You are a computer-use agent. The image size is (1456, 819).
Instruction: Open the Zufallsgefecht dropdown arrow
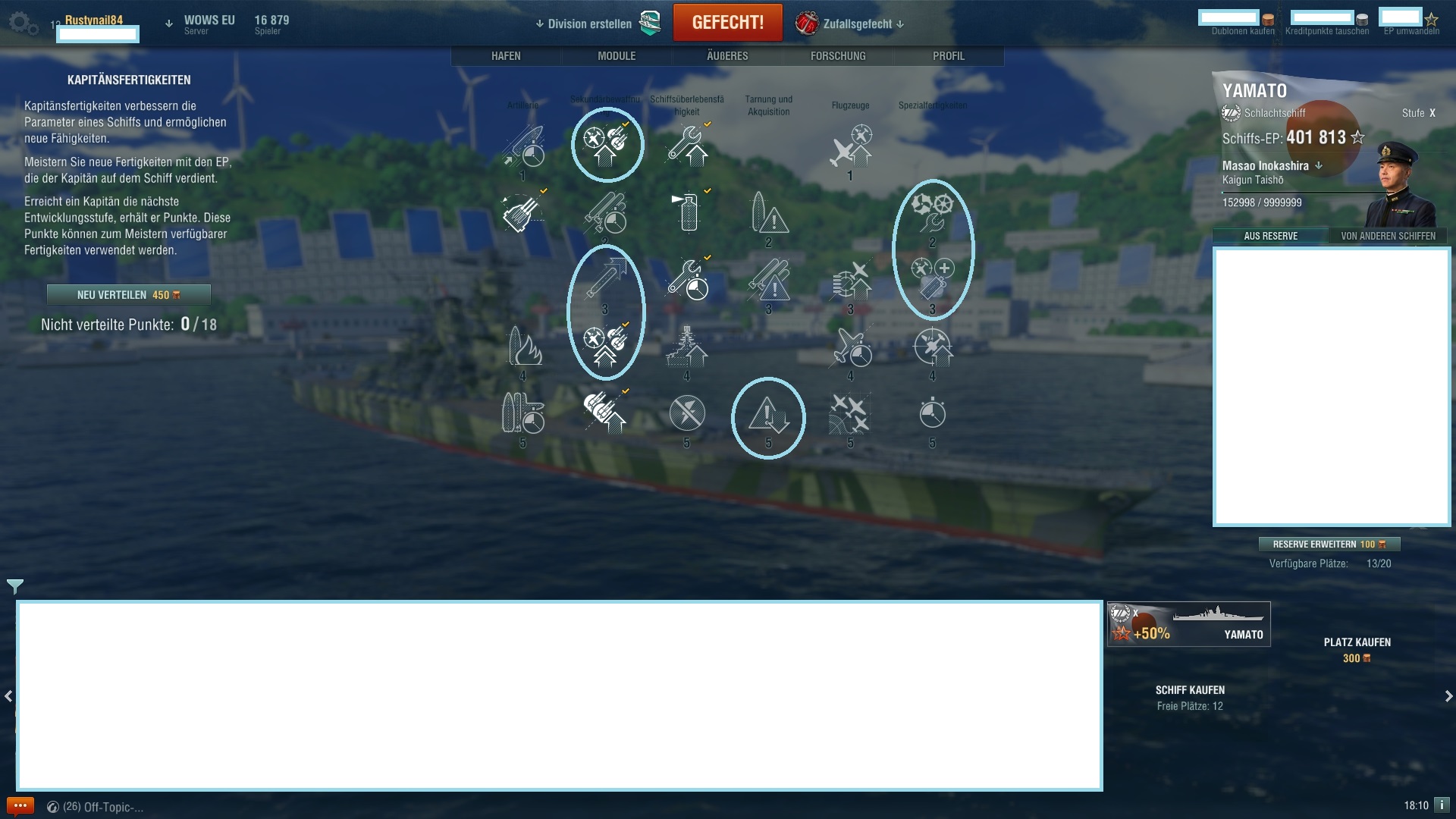click(901, 24)
